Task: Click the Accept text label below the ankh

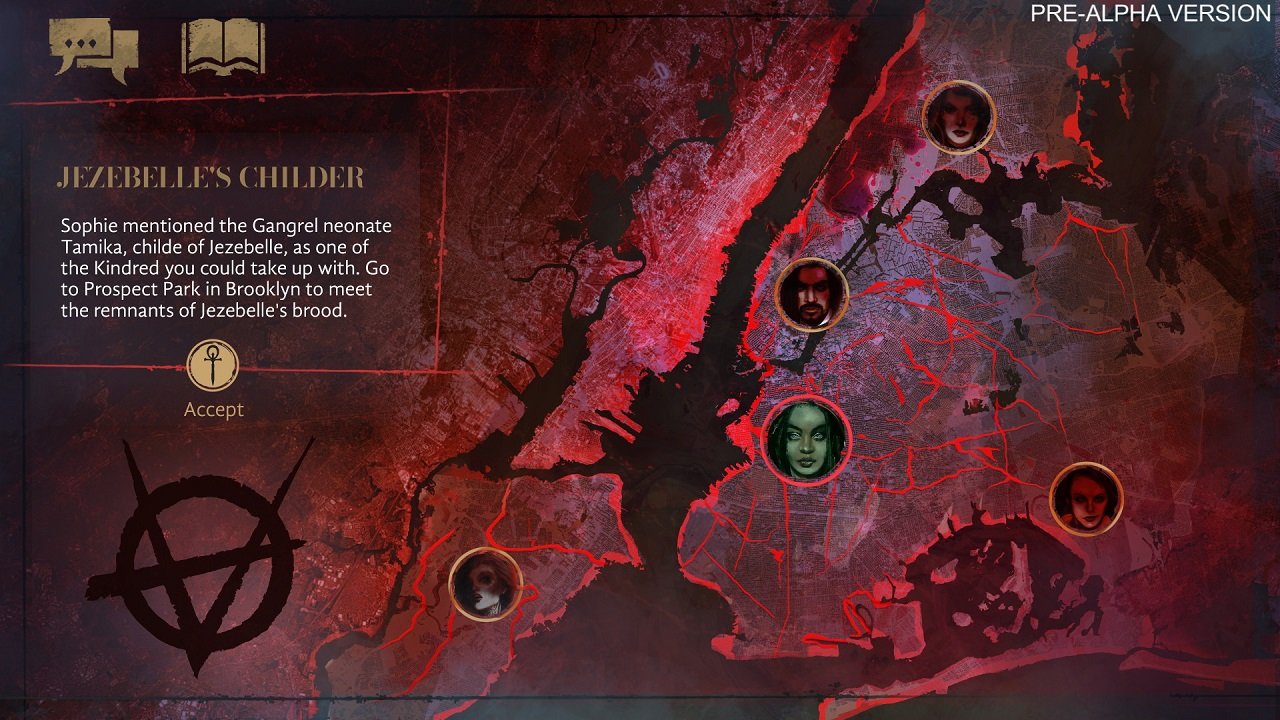Action: pyautogui.click(x=212, y=409)
